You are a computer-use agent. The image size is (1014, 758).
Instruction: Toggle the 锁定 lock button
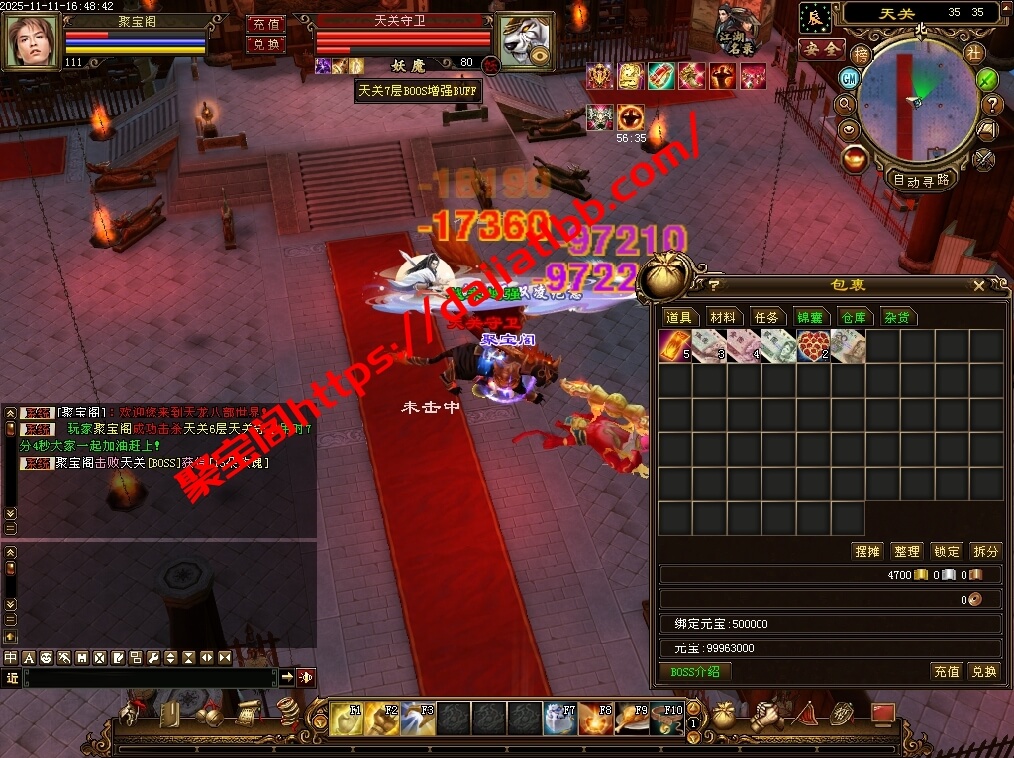point(946,551)
